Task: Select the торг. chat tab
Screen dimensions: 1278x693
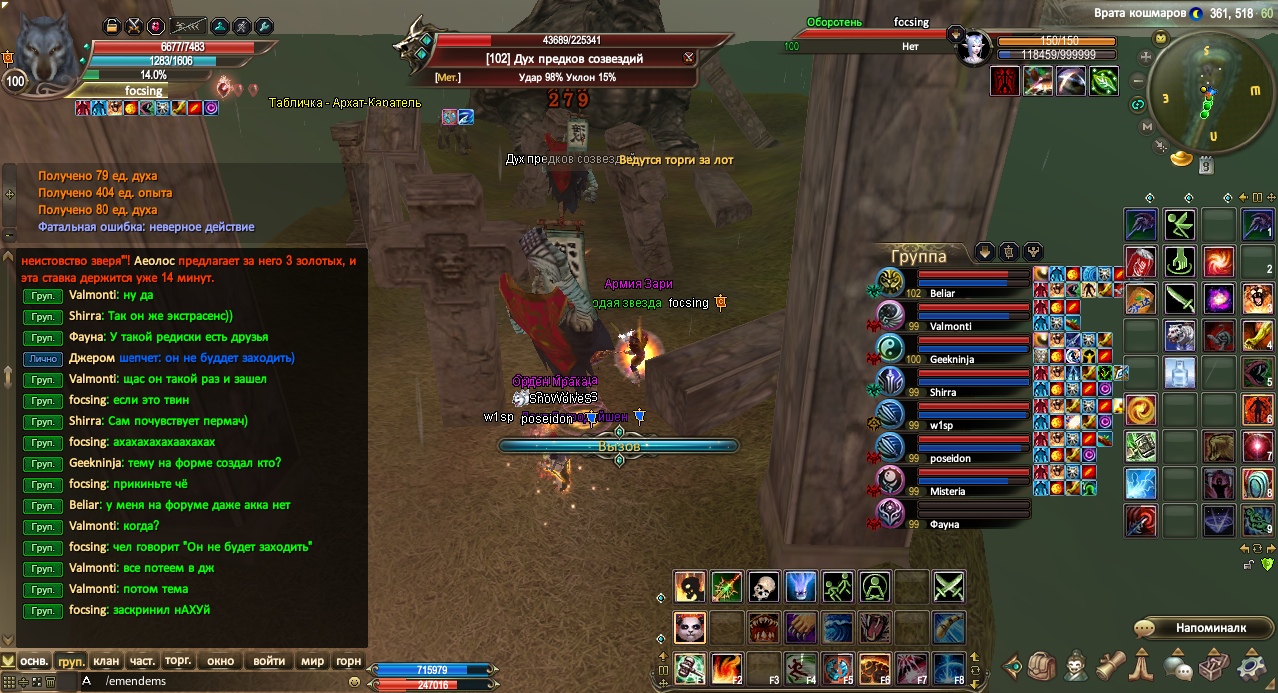Action: click(178, 661)
